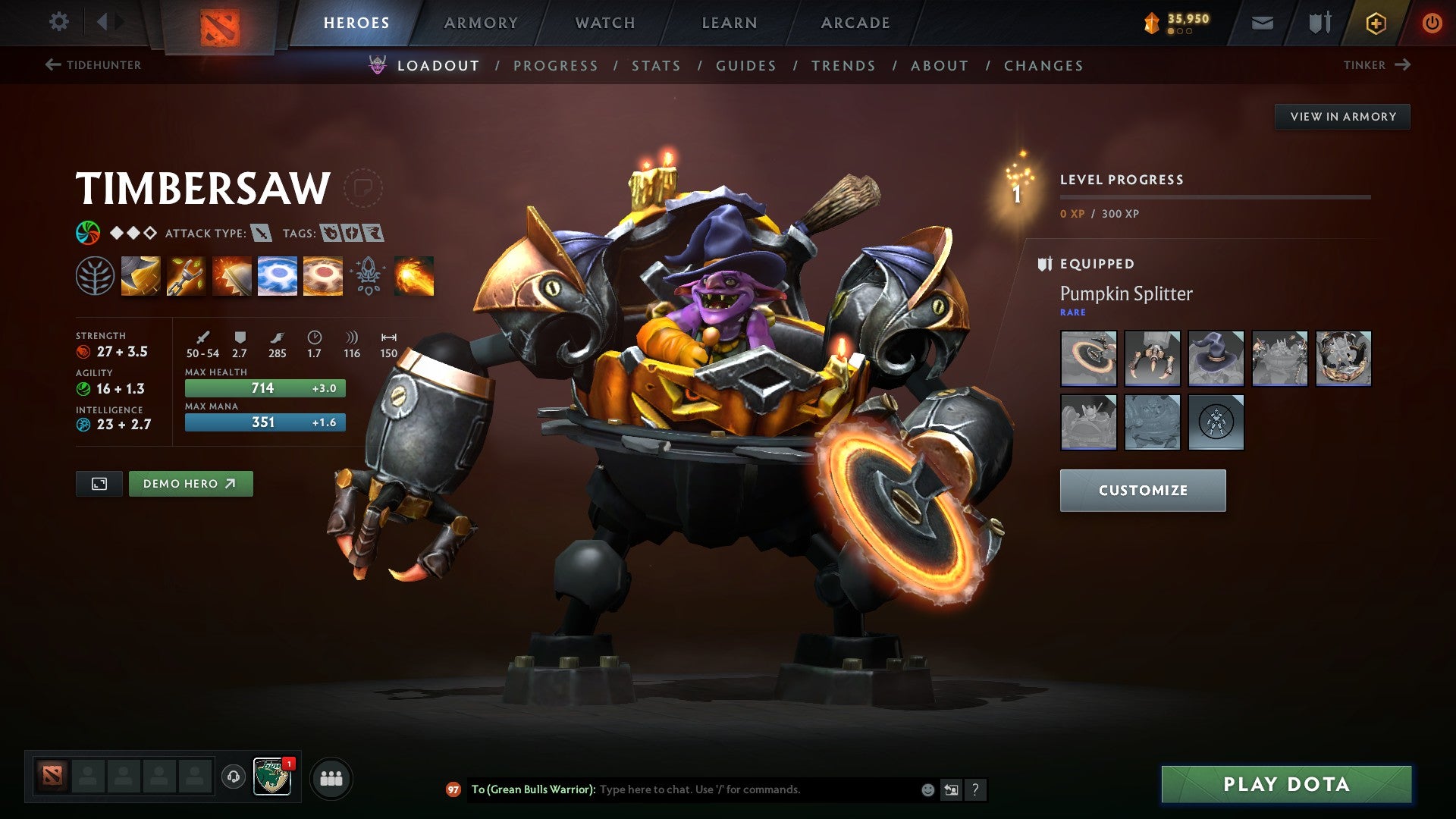Toggle the party members group icon
Screen dimensions: 1456x819
pyautogui.click(x=331, y=778)
